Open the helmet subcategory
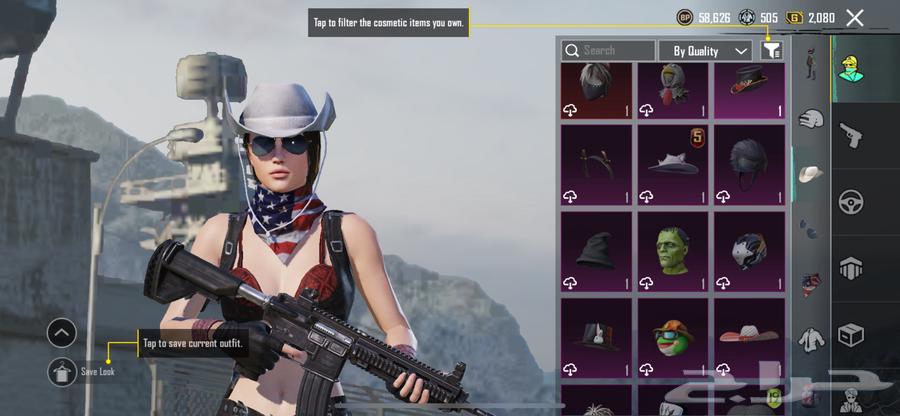Viewport: 900px width, 416px height. pyautogui.click(x=811, y=119)
